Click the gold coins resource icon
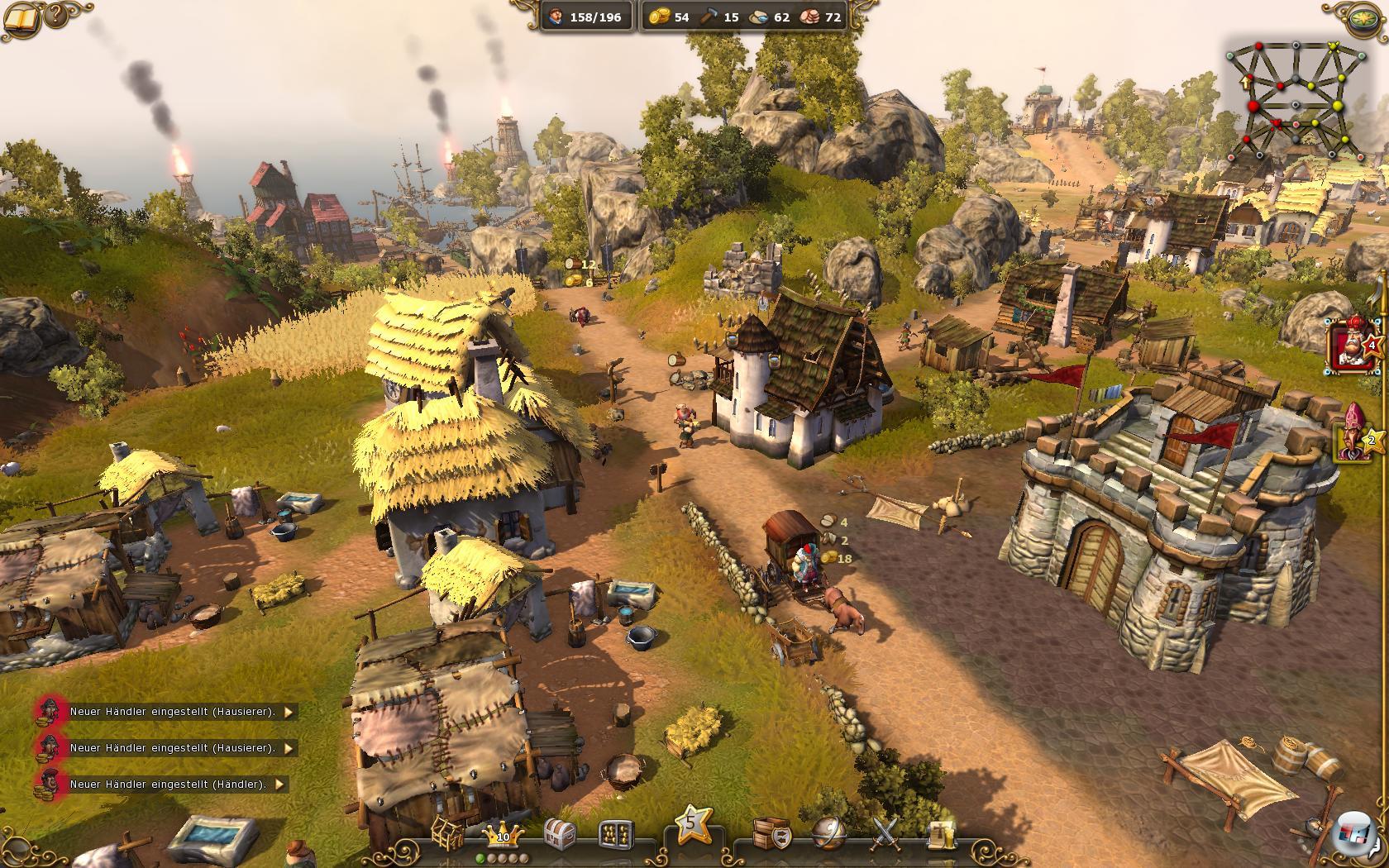This screenshot has width=1389, height=868. pos(658,17)
